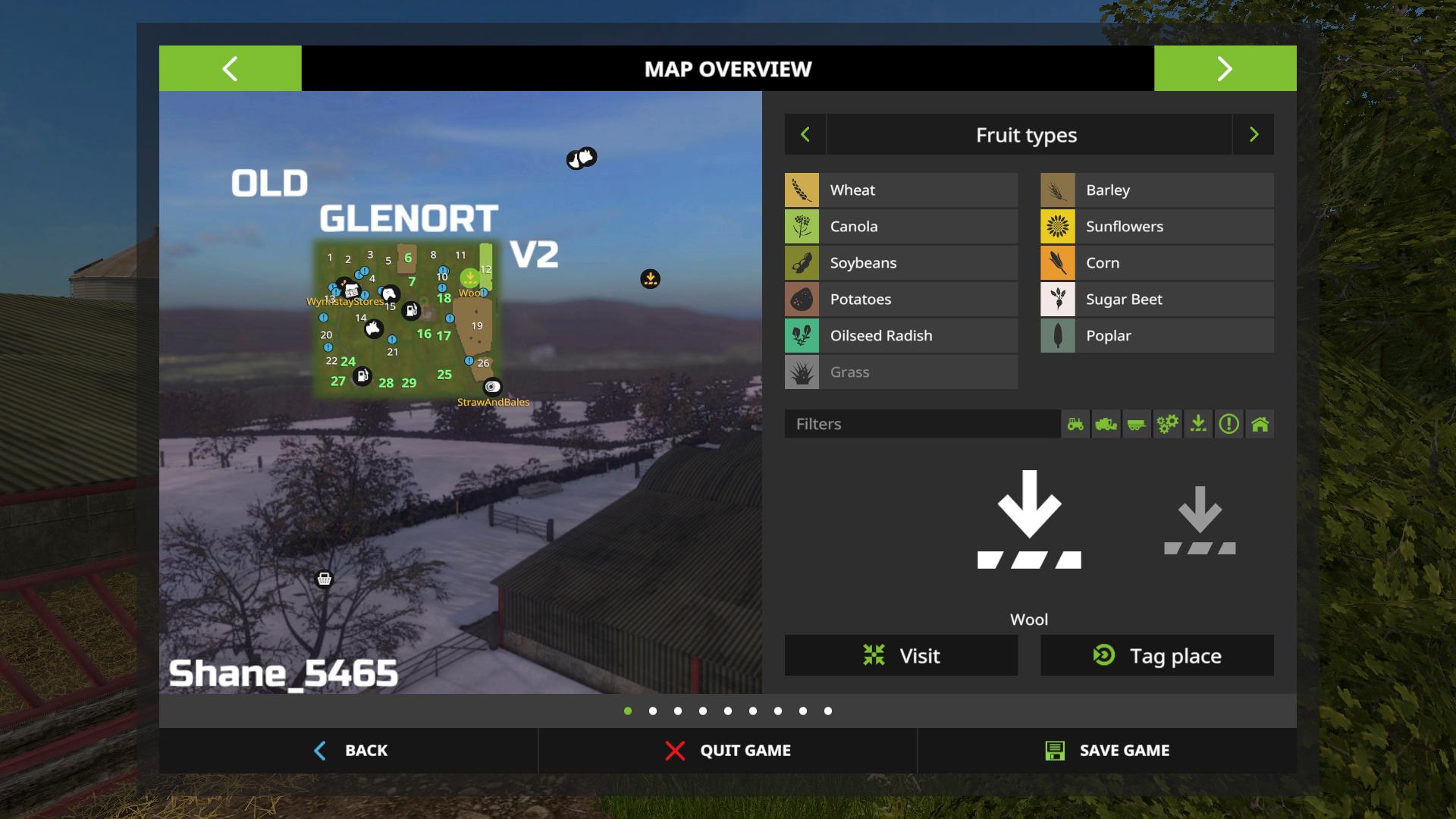
Task: Toggle Sugar Beet on the map
Action: [x=1156, y=299]
